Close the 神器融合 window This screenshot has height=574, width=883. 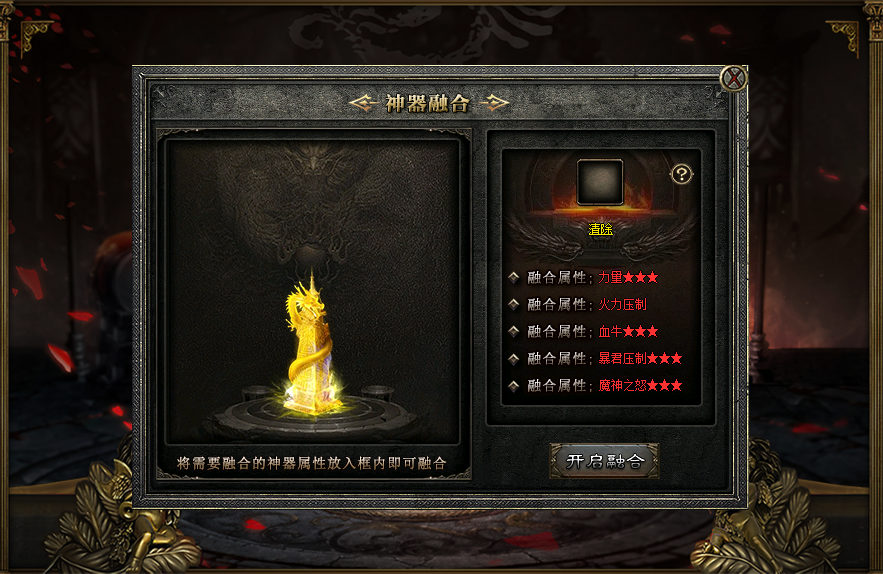click(734, 78)
